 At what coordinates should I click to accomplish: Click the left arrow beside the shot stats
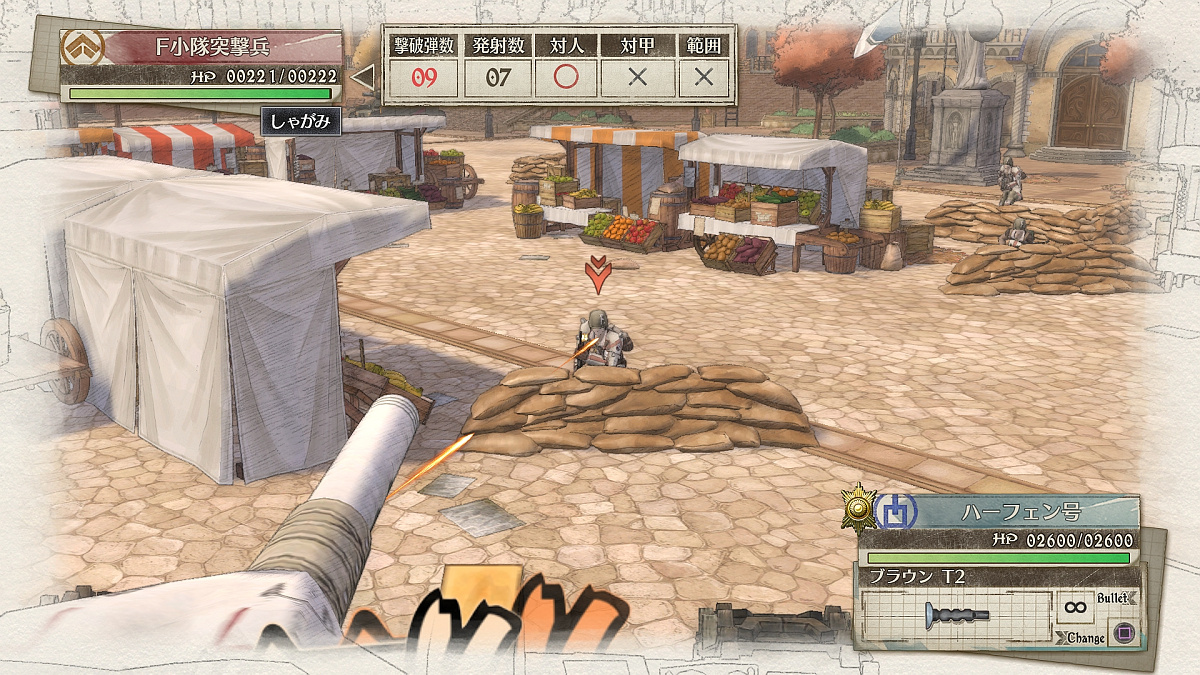tap(363, 77)
